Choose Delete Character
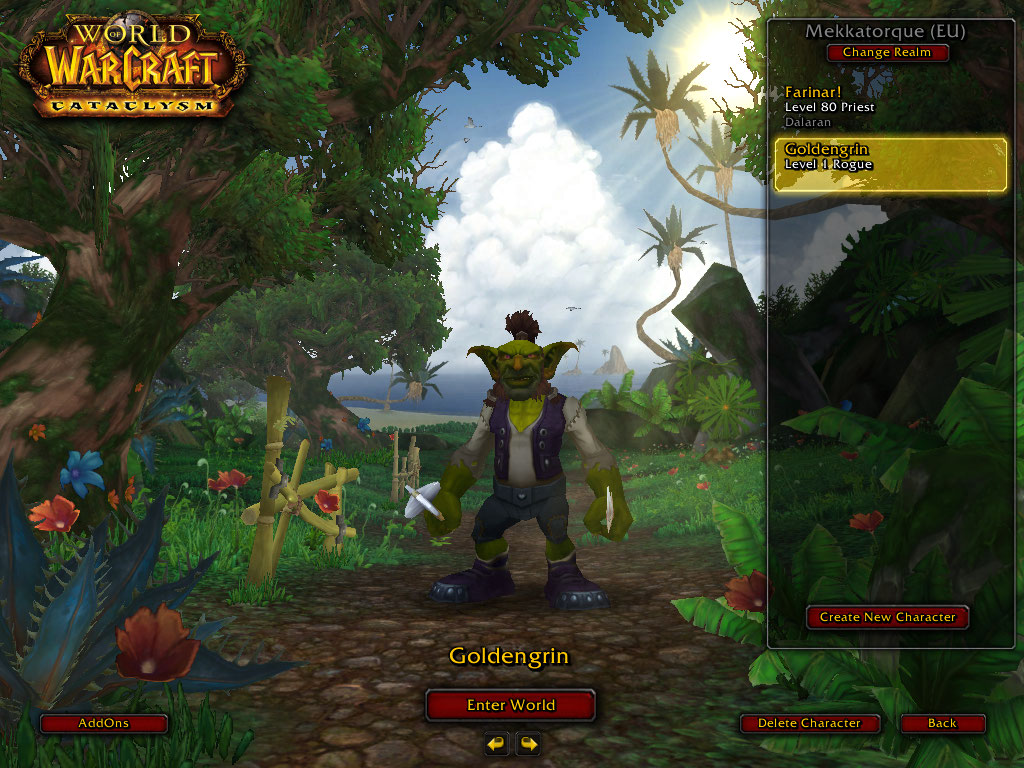Viewport: 1024px width, 768px height. [x=809, y=723]
